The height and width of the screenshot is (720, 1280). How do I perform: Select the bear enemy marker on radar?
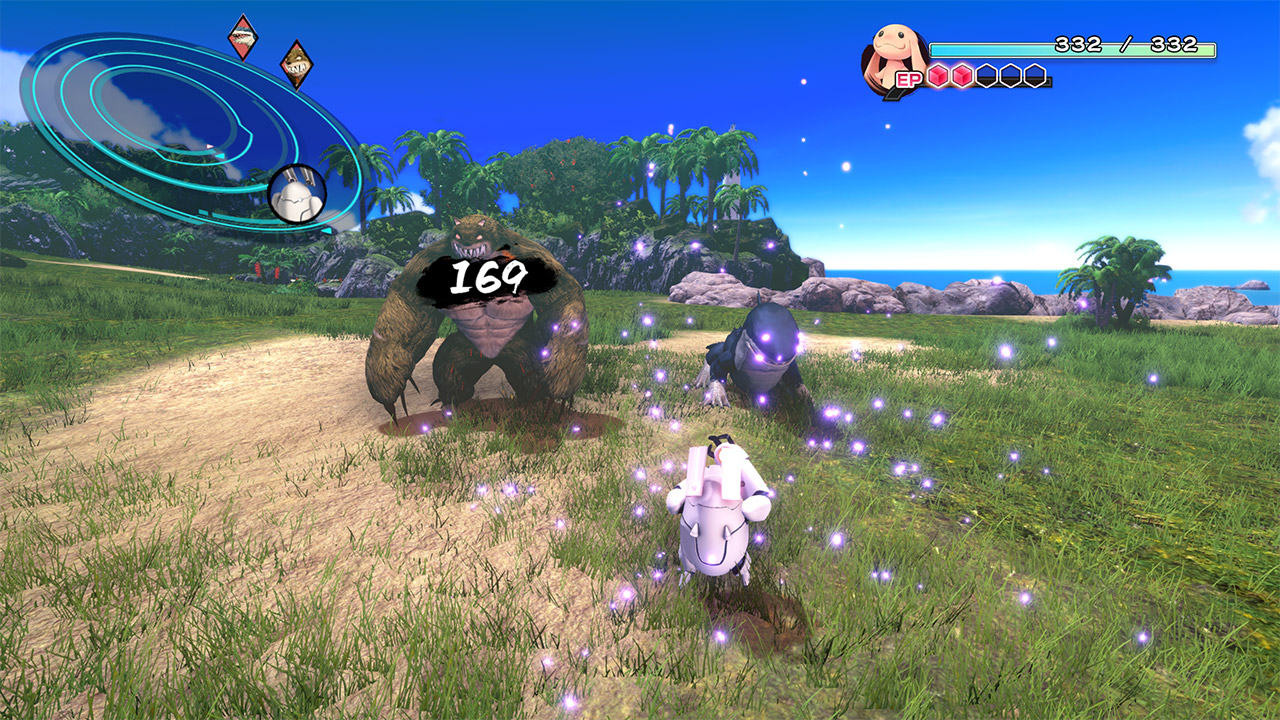[296, 63]
